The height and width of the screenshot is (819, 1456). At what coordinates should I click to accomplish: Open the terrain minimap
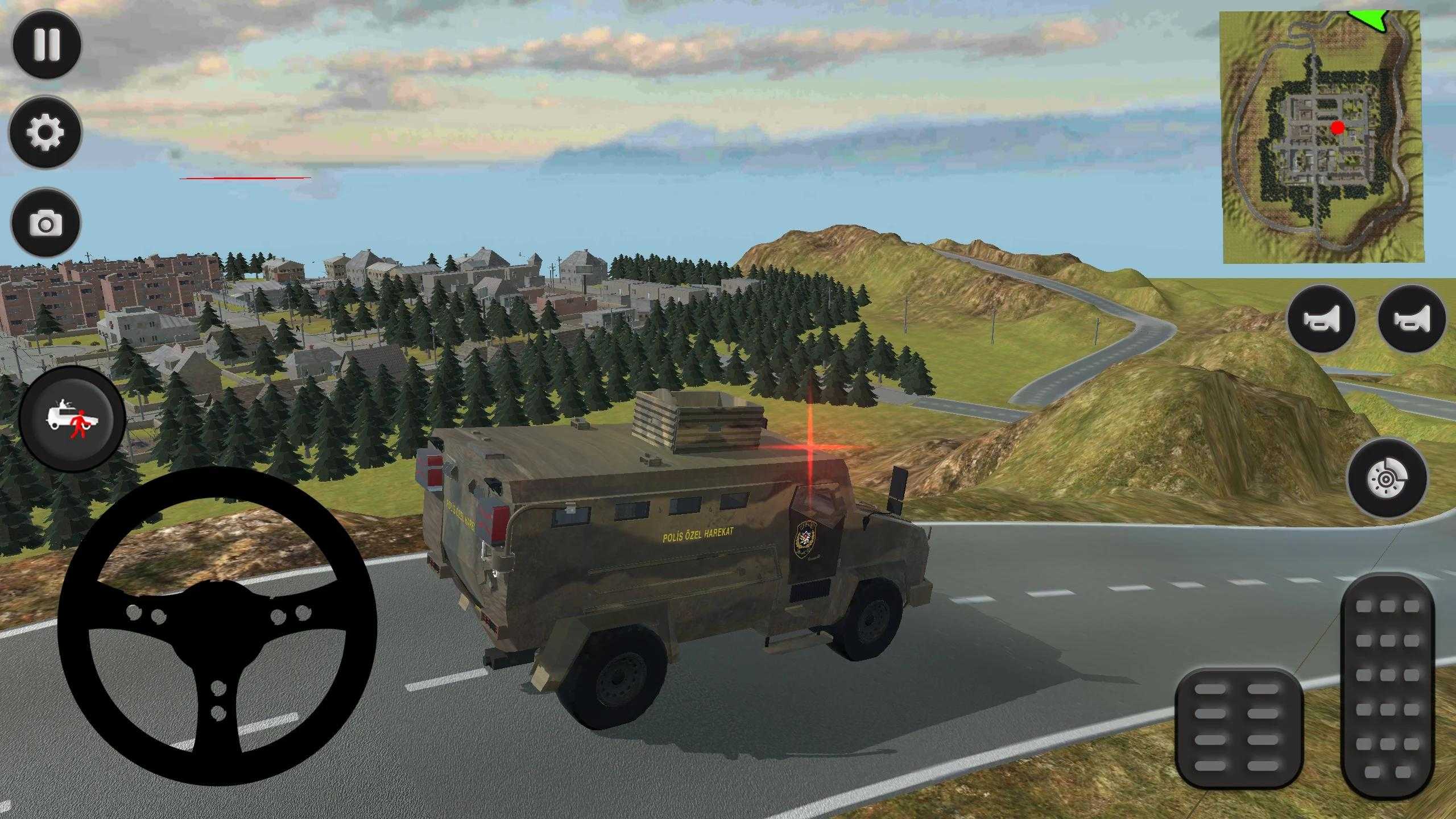[1322, 138]
